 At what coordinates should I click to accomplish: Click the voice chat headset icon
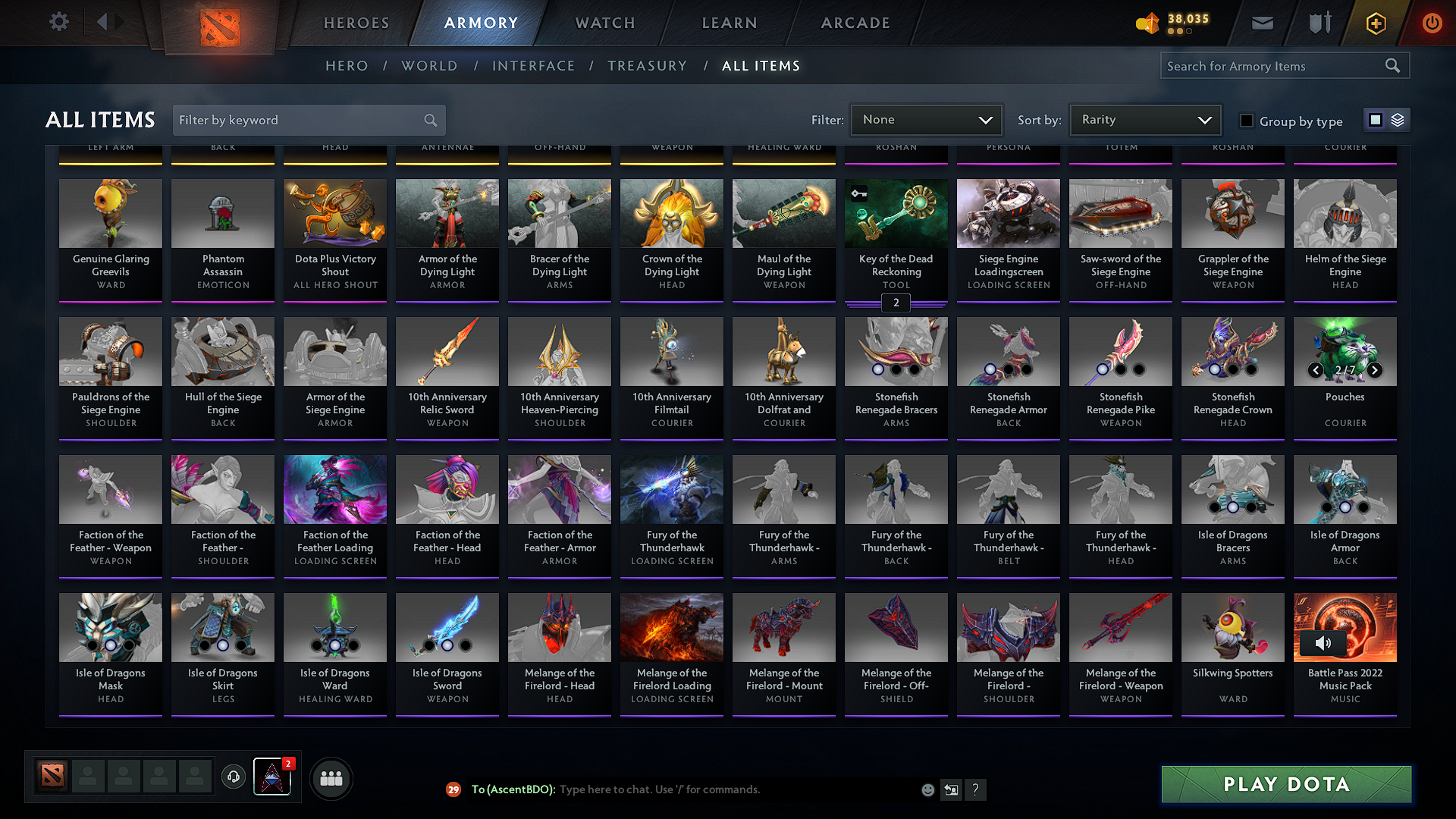pos(234,777)
